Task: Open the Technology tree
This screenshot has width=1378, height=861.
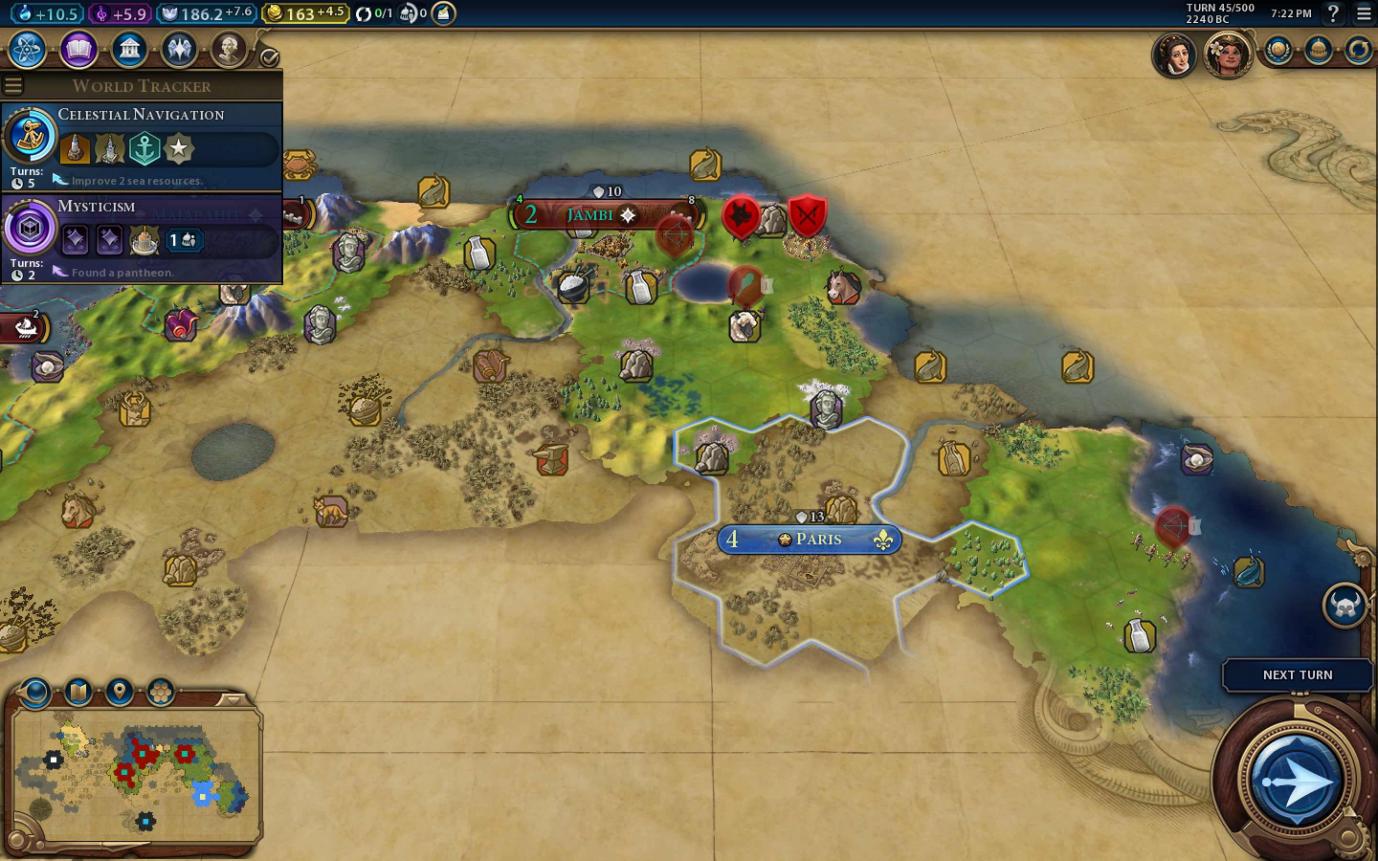Action: pos(27,48)
